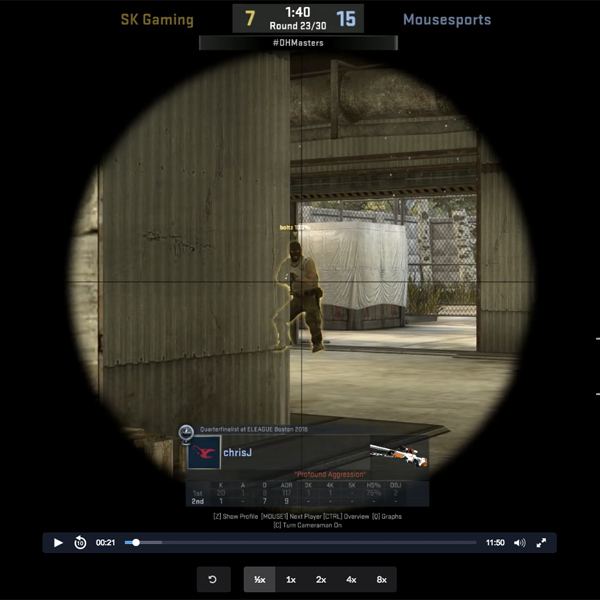Viewport: 600px width, 600px height.
Task: Enter fullscreen mode
Action: (x=541, y=543)
